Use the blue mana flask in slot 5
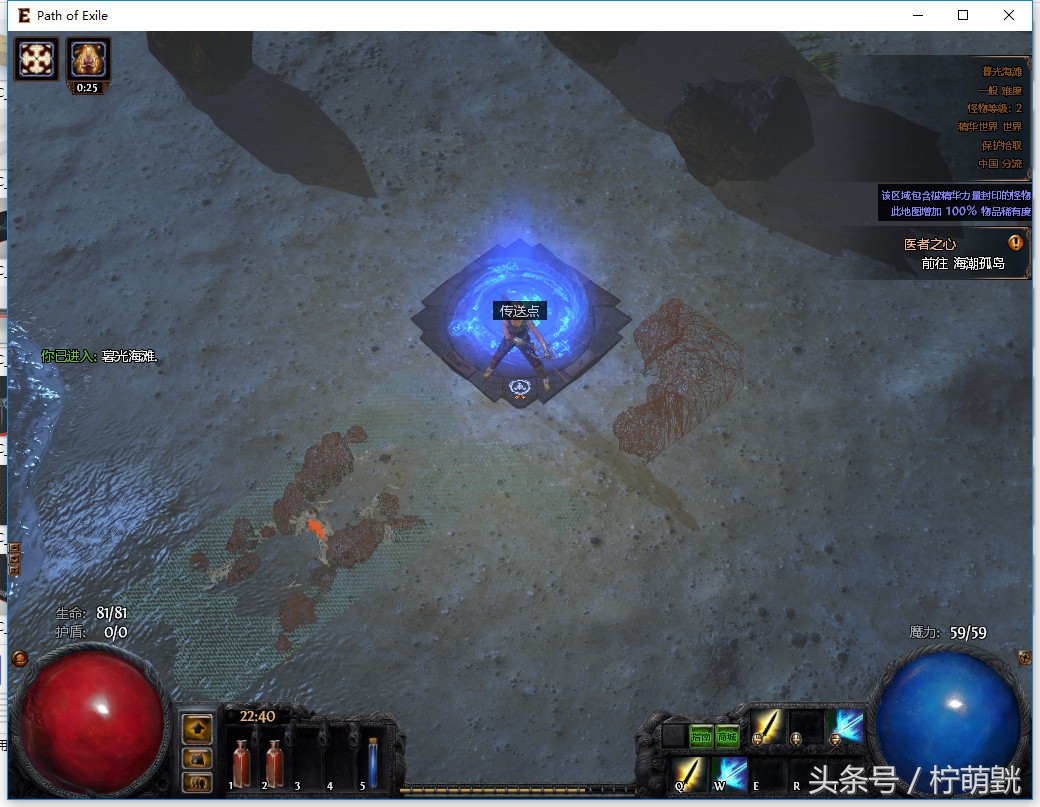The width and height of the screenshot is (1040, 807). (x=372, y=760)
